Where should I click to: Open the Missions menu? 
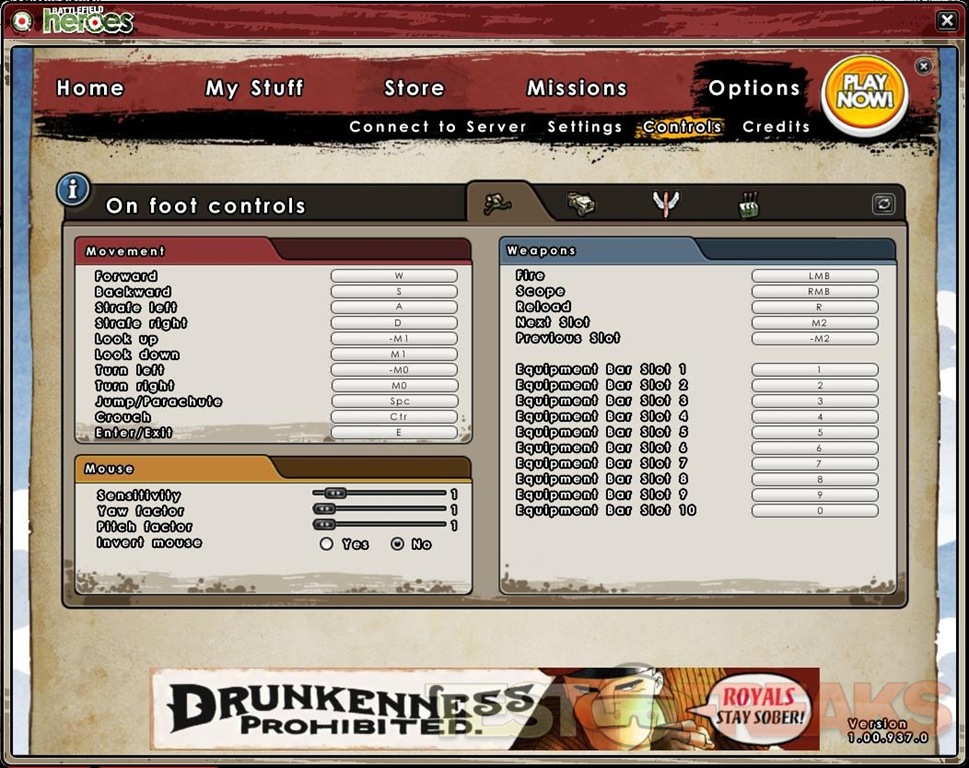pyautogui.click(x=577, y=88)
